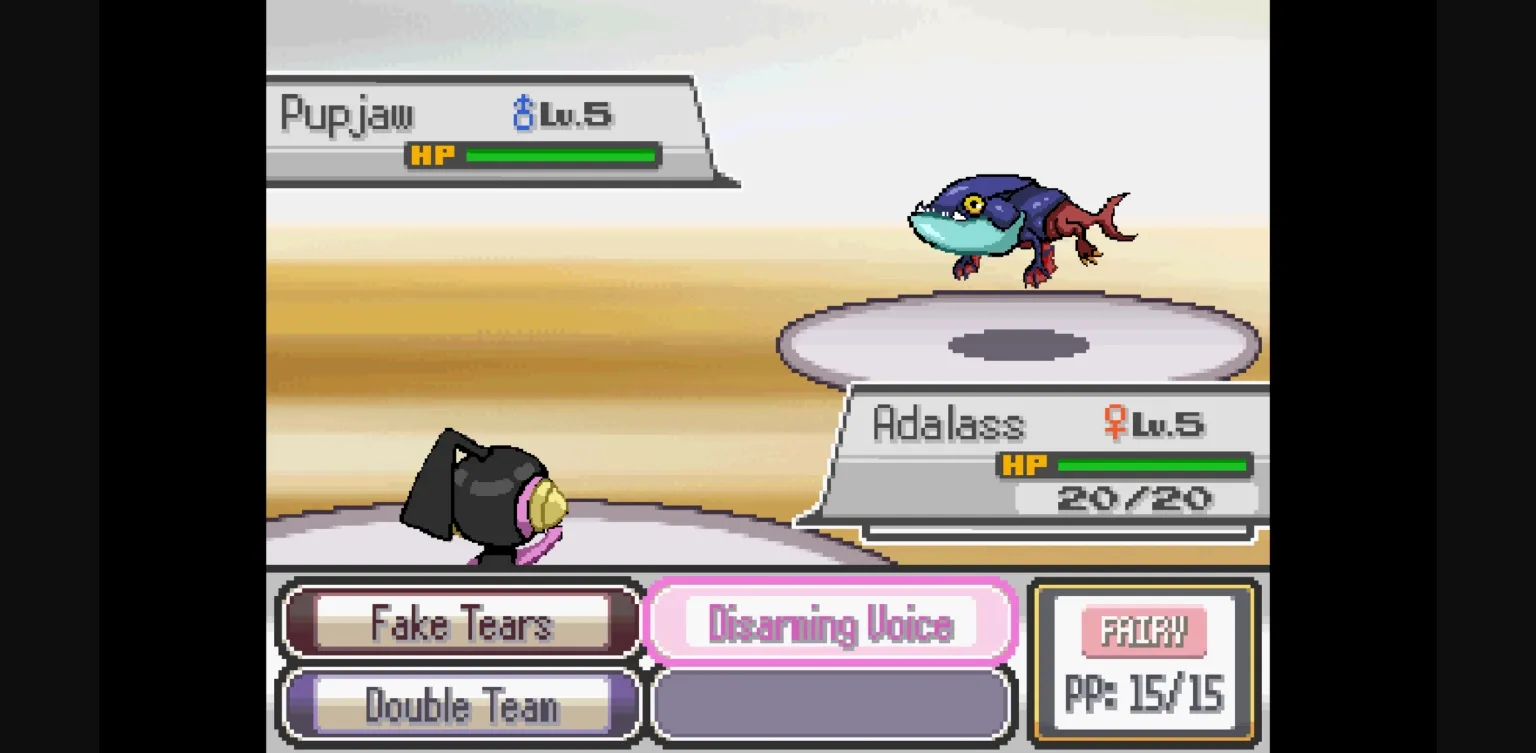Select the Double Team move
The image size is (1536, 753).
(458, 705)
